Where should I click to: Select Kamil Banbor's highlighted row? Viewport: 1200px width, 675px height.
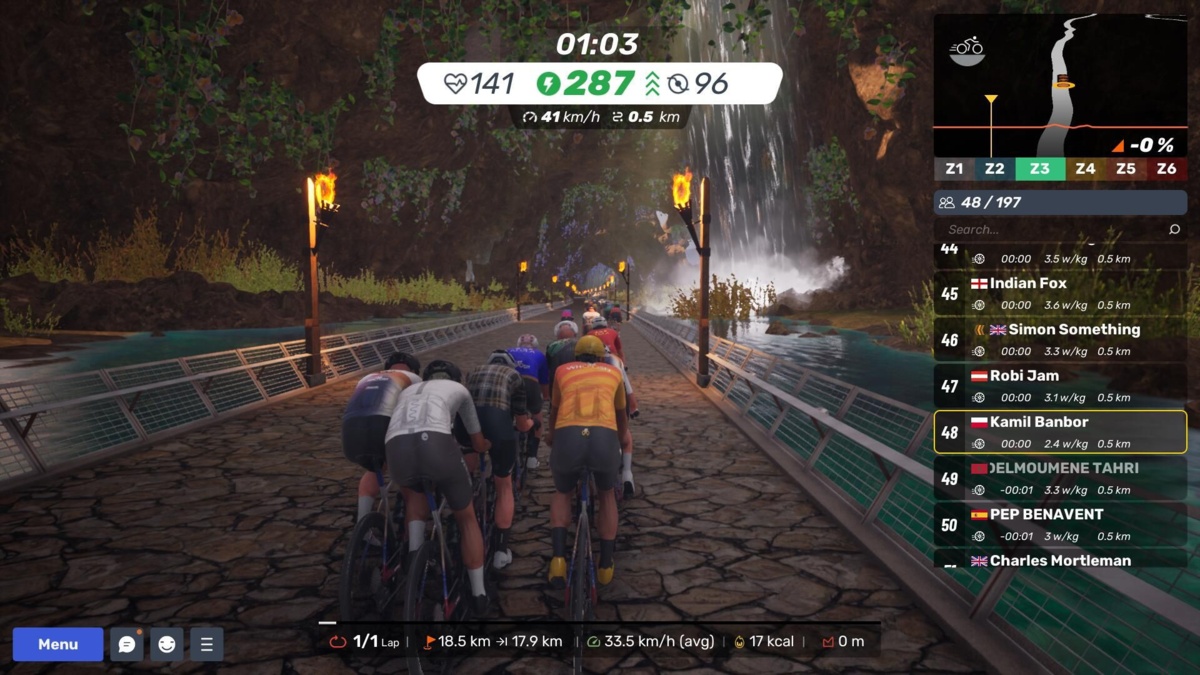click(1060, 432)
